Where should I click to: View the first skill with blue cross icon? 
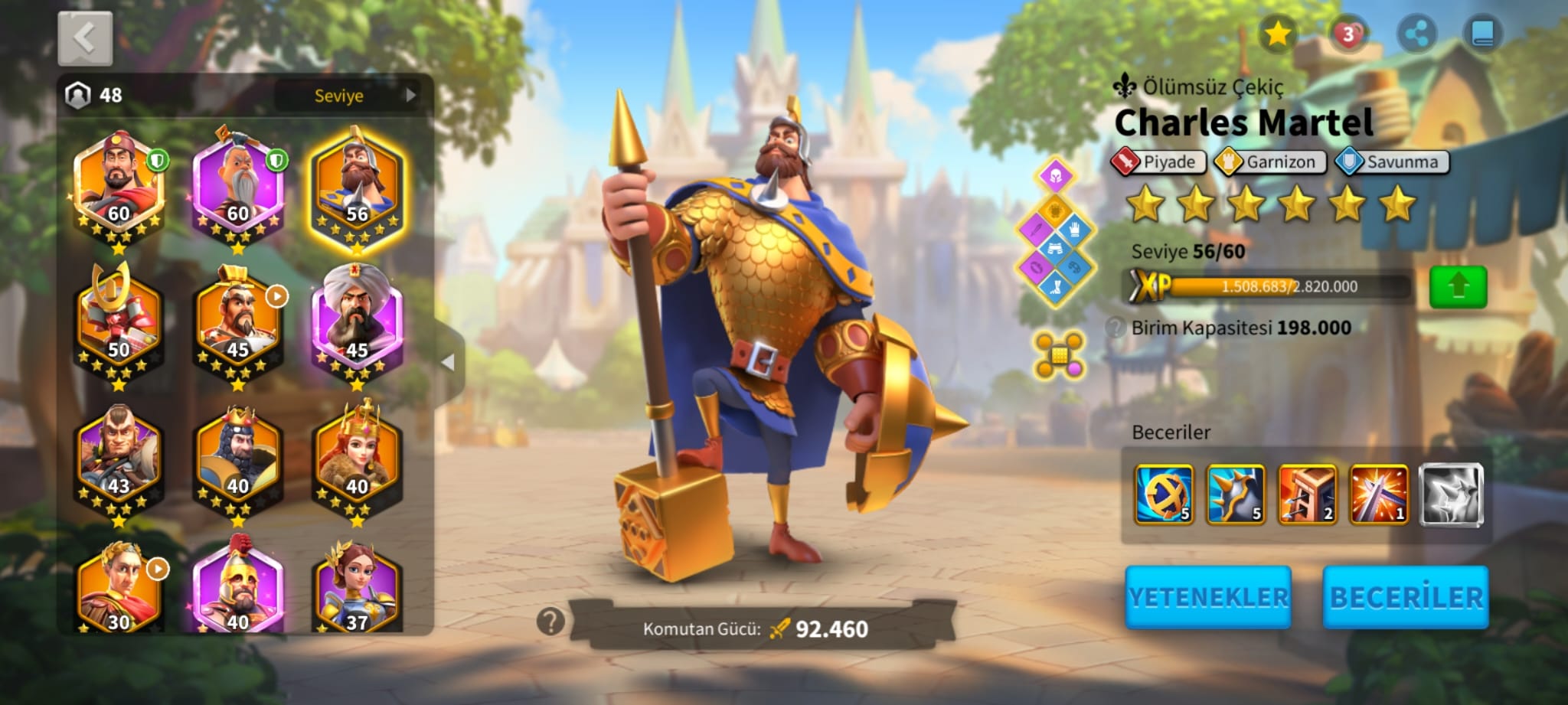1164,494
